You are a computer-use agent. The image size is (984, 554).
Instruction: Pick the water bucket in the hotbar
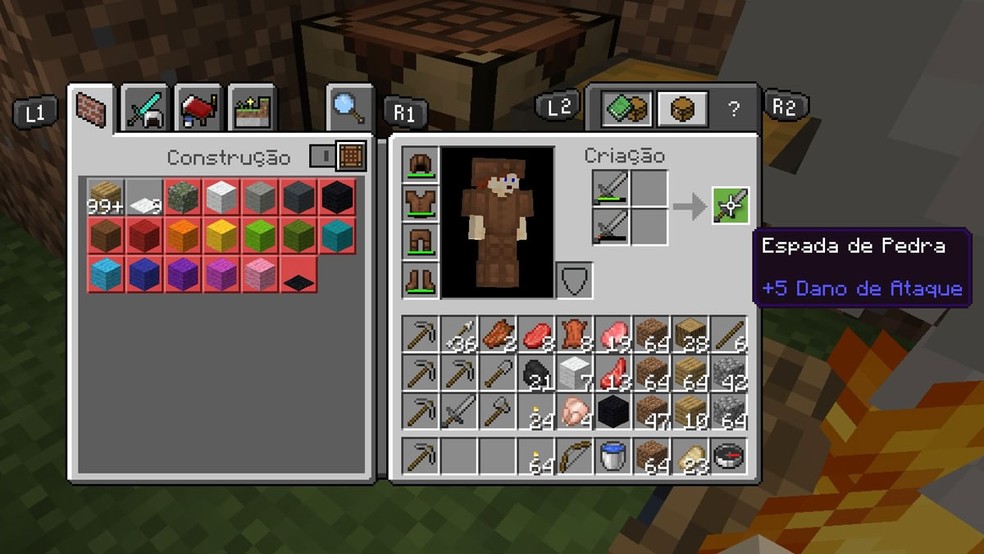pyautogui.click(x=612, y=456)
